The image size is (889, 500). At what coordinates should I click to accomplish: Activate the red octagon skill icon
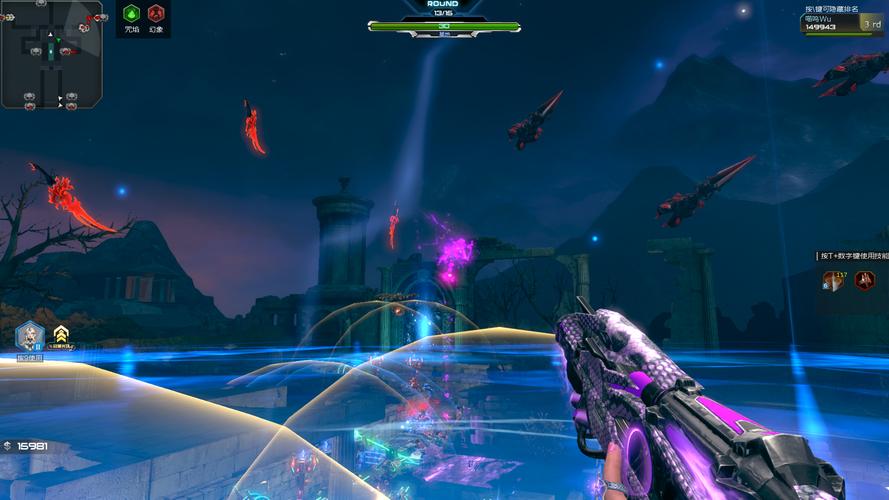tap(865, 281)
